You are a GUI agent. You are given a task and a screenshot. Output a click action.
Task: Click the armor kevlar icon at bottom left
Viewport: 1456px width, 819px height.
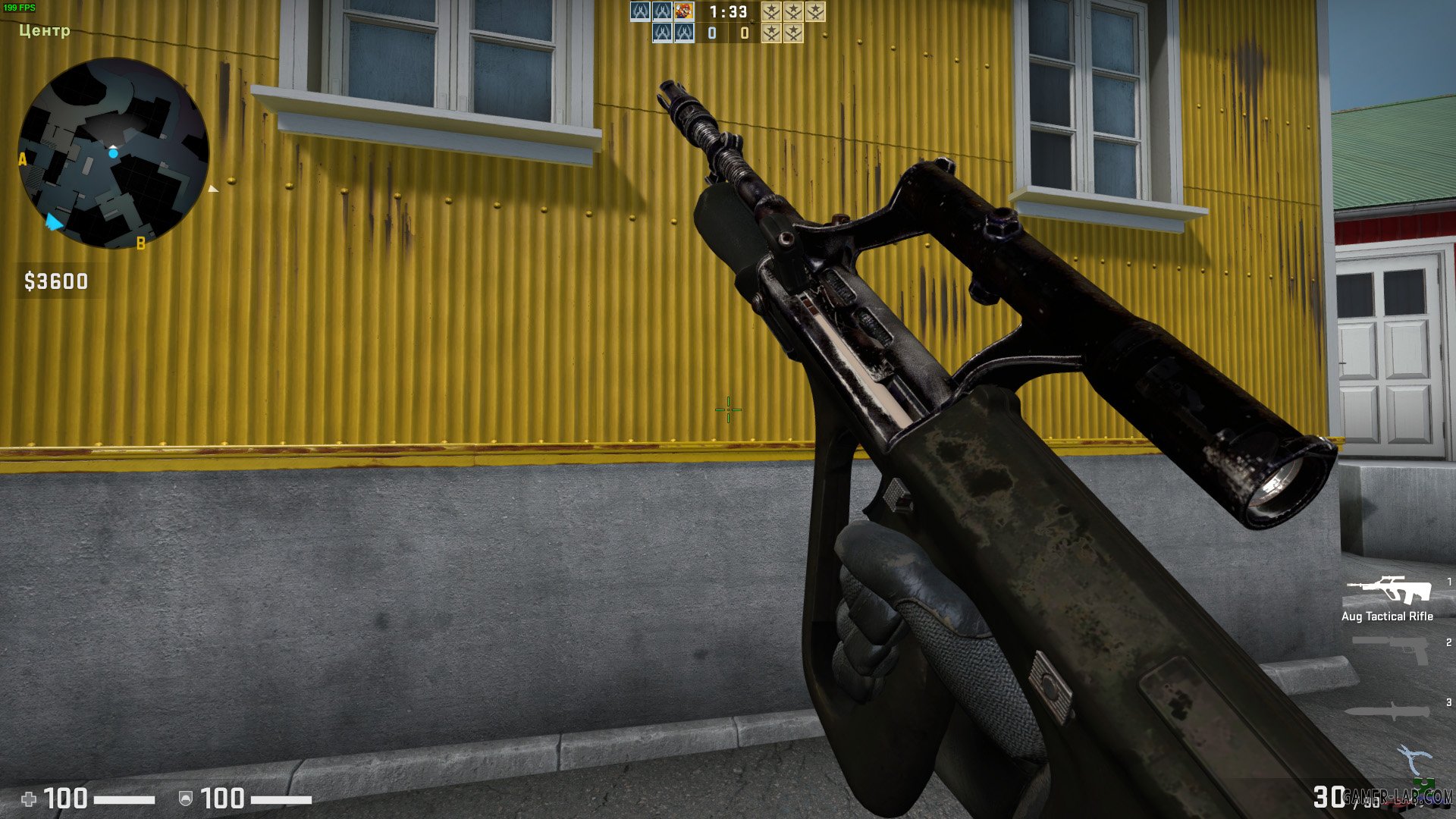pos(184,797)
